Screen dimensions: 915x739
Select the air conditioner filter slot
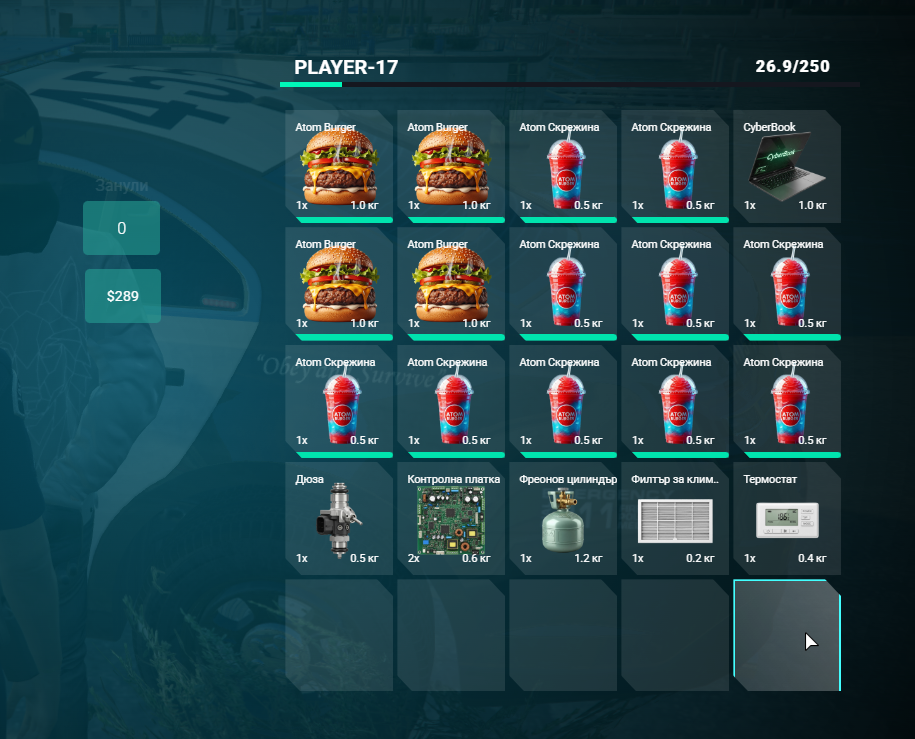click(x=674, y=518)
